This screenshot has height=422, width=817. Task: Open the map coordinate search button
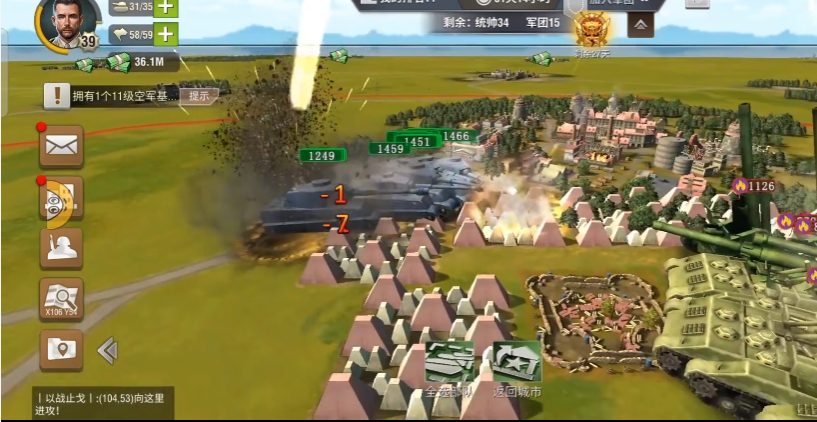pos(61,299)
